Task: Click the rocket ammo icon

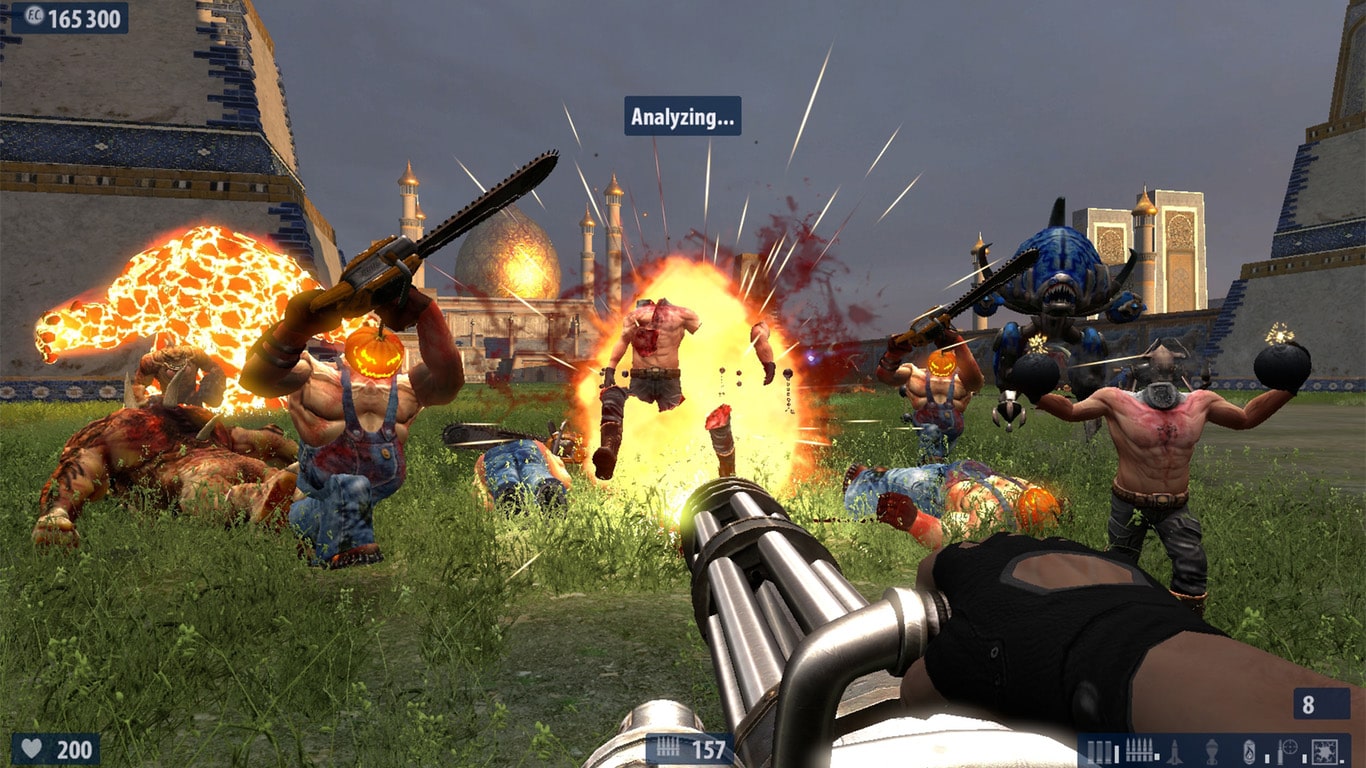Action: pyautogui.click(x=1174, y=751)
